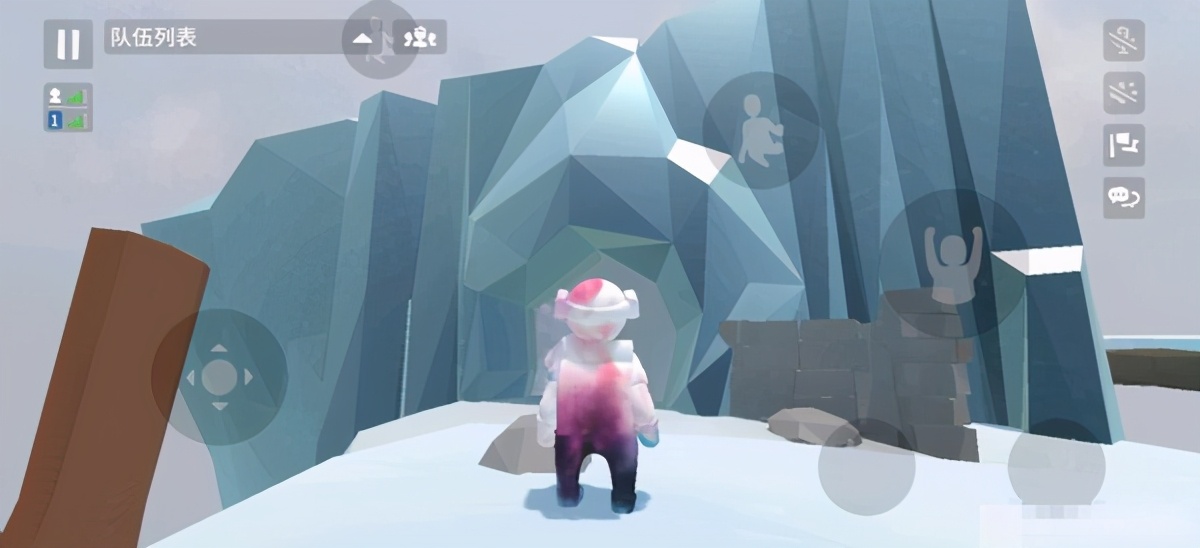Image resolution: width=1200 pixels, height=548 pixels.
Task: Activate the sitting figure action button
Action: (761, 130)
